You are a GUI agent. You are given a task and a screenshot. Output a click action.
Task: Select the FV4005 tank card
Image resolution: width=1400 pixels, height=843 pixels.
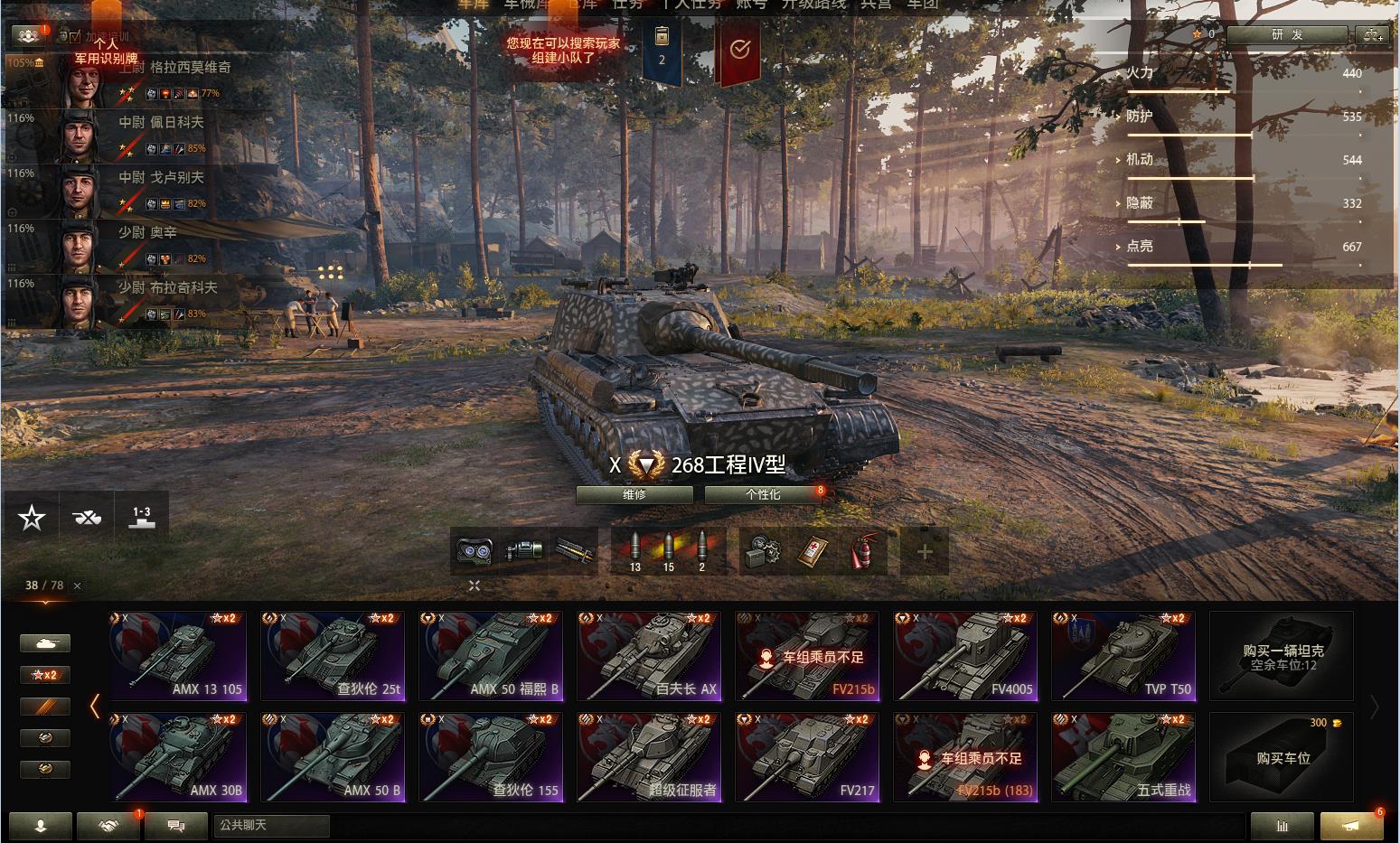[x=966, y=656]
